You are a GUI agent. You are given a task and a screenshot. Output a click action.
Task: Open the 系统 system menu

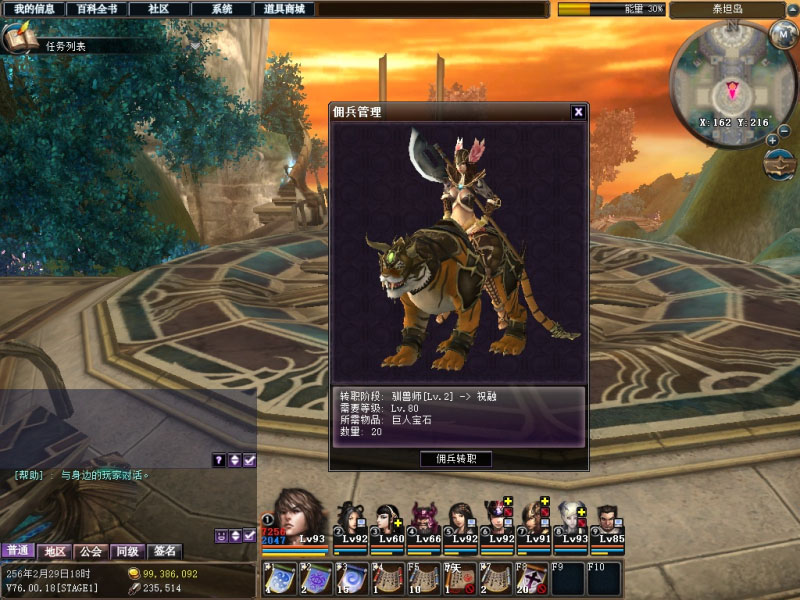point(222,9)
